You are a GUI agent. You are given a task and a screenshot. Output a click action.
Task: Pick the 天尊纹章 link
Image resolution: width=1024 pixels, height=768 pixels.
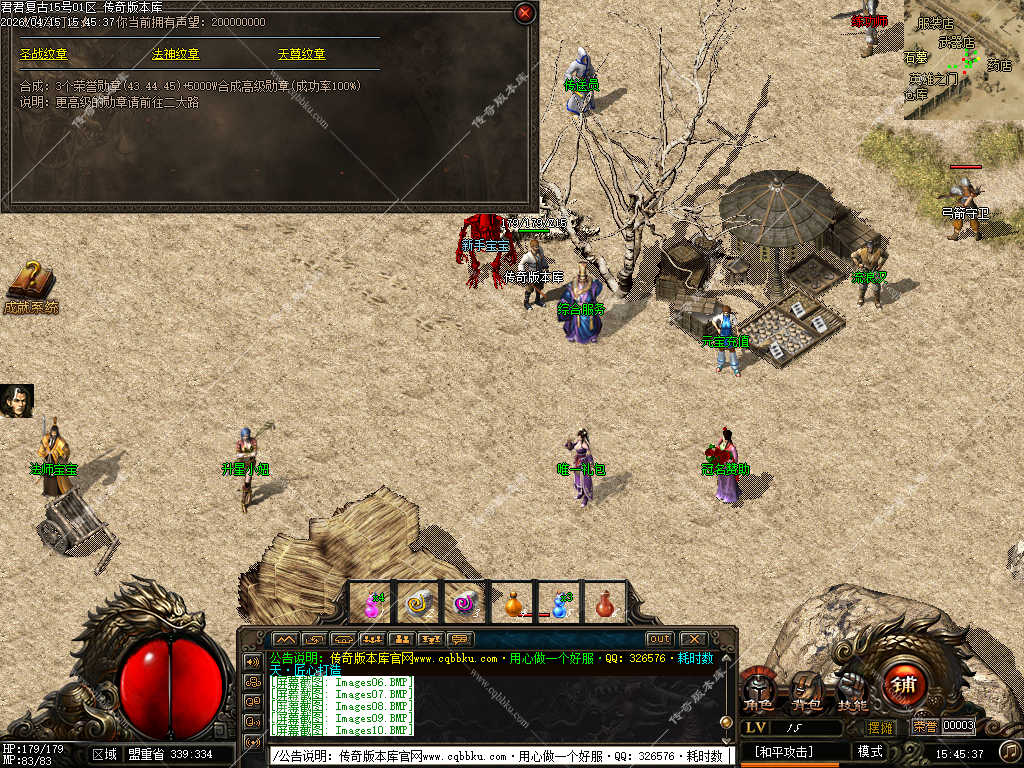coord(301,54)
